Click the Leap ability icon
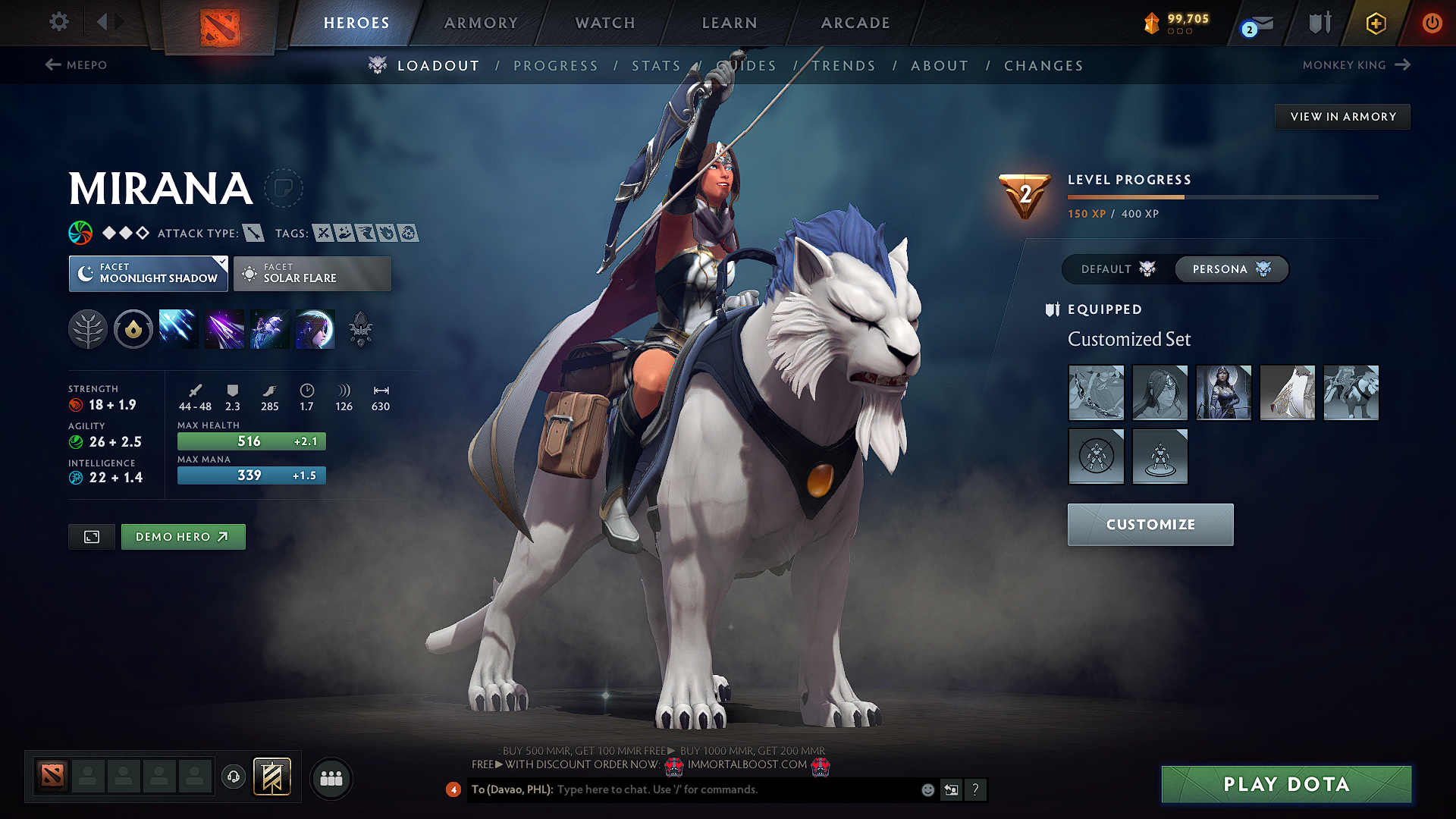 (x=269, y=328)
